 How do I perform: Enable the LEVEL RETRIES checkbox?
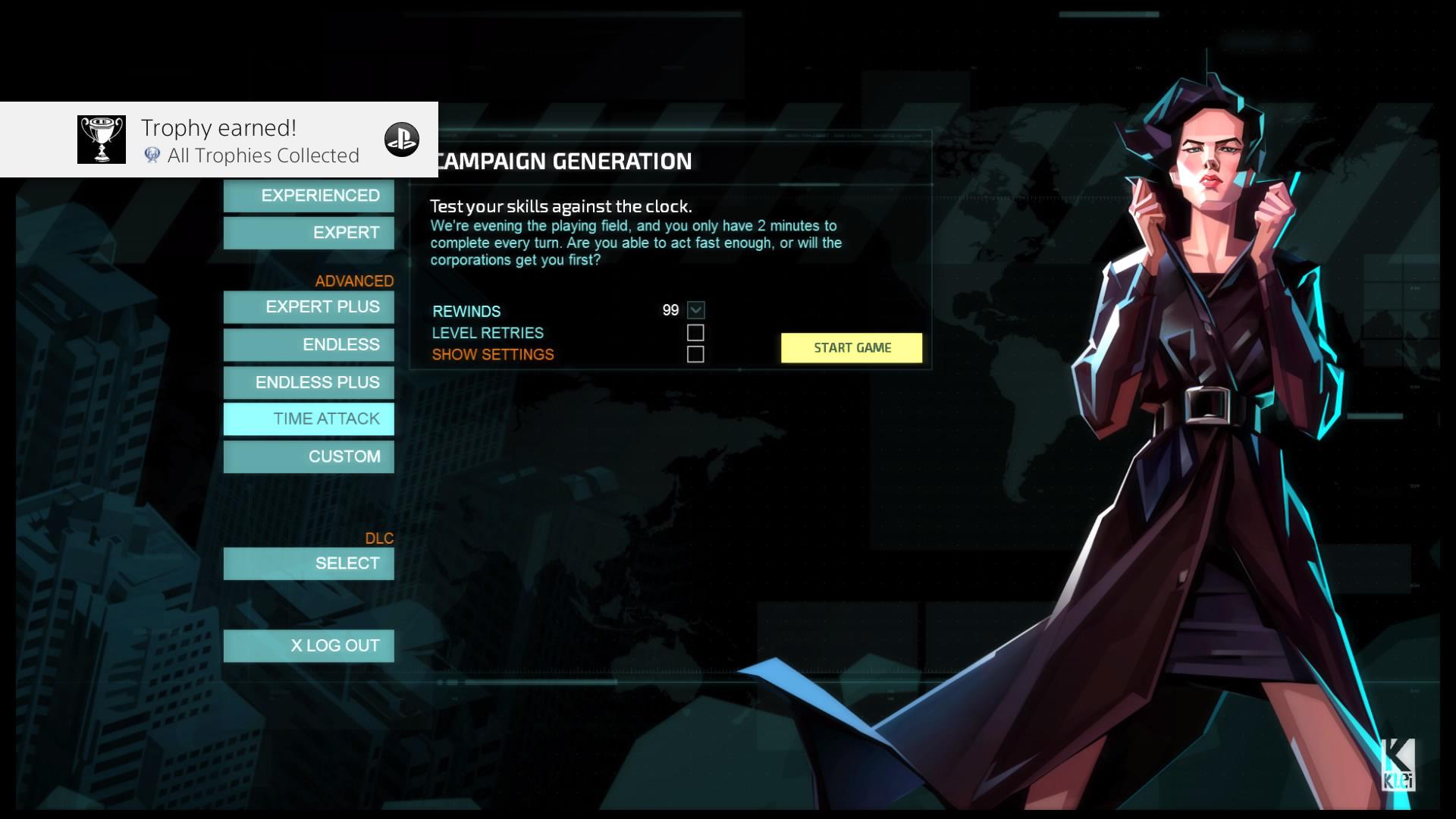(x=695, y=332)
